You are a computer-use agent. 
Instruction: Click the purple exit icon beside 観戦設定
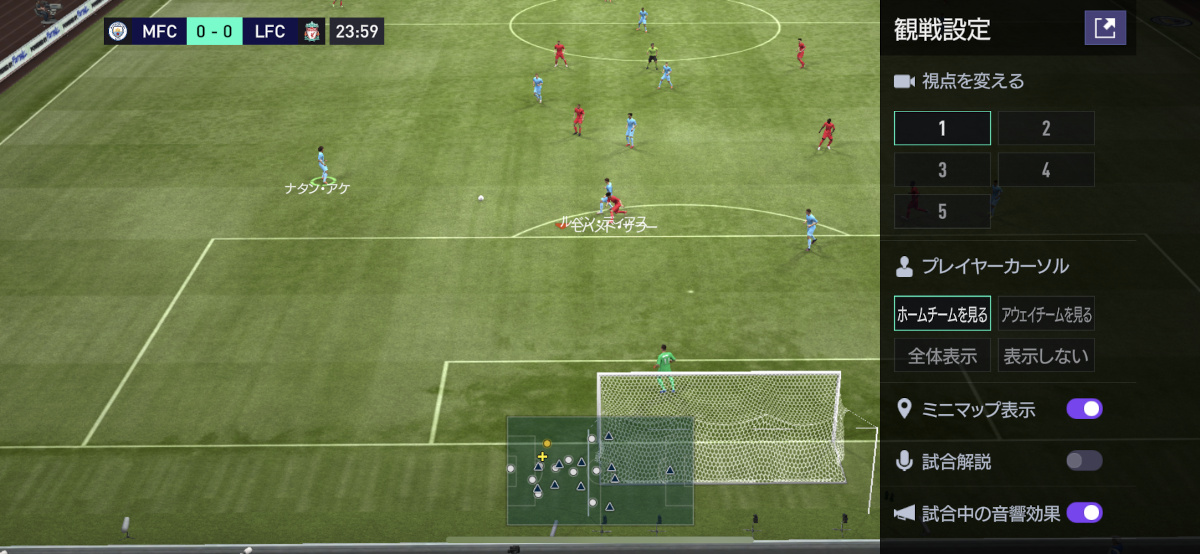pos(1105,28)
